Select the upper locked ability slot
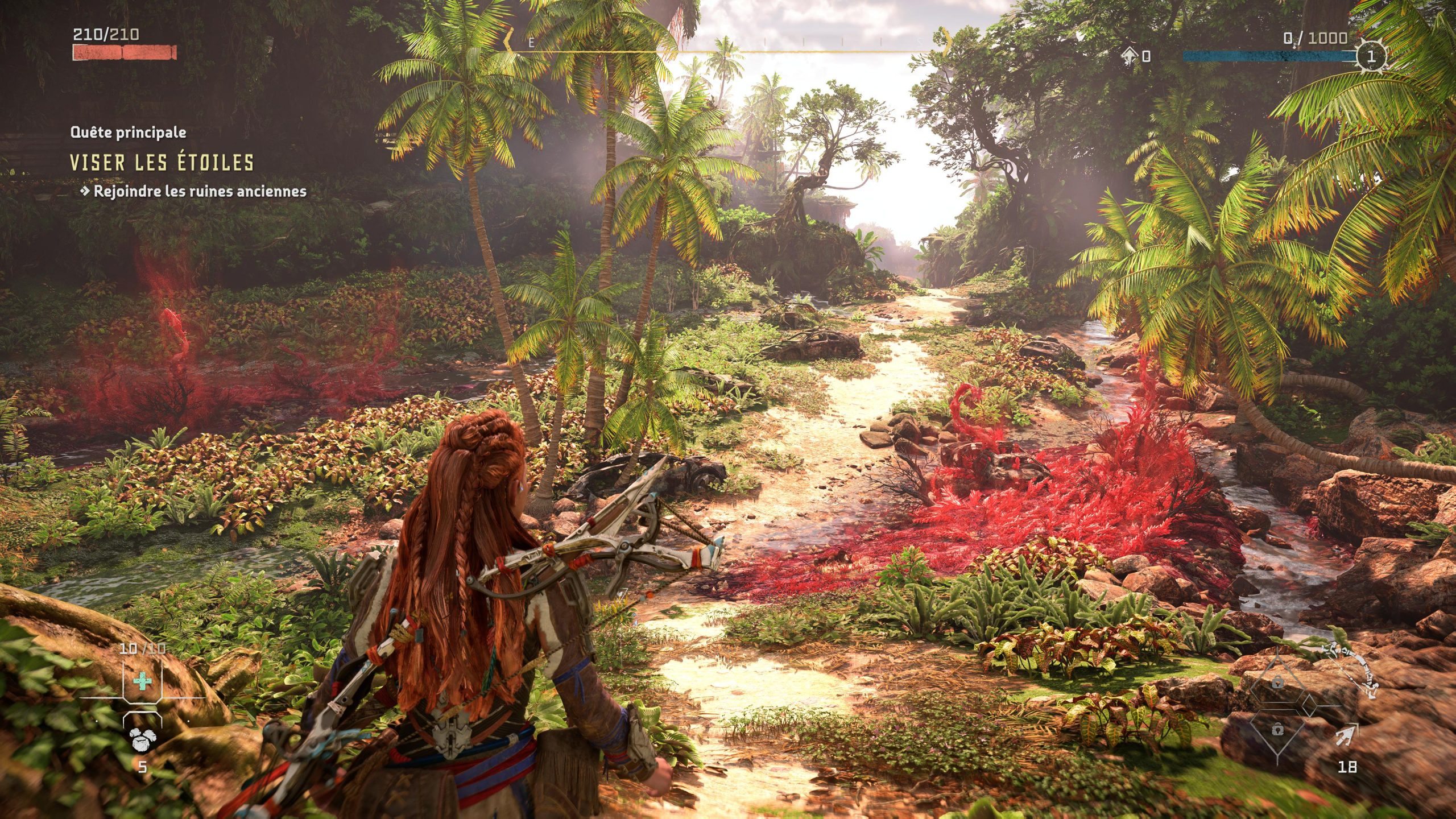Viewport: 1456px width, 819px height. (x=1277, y=683)
